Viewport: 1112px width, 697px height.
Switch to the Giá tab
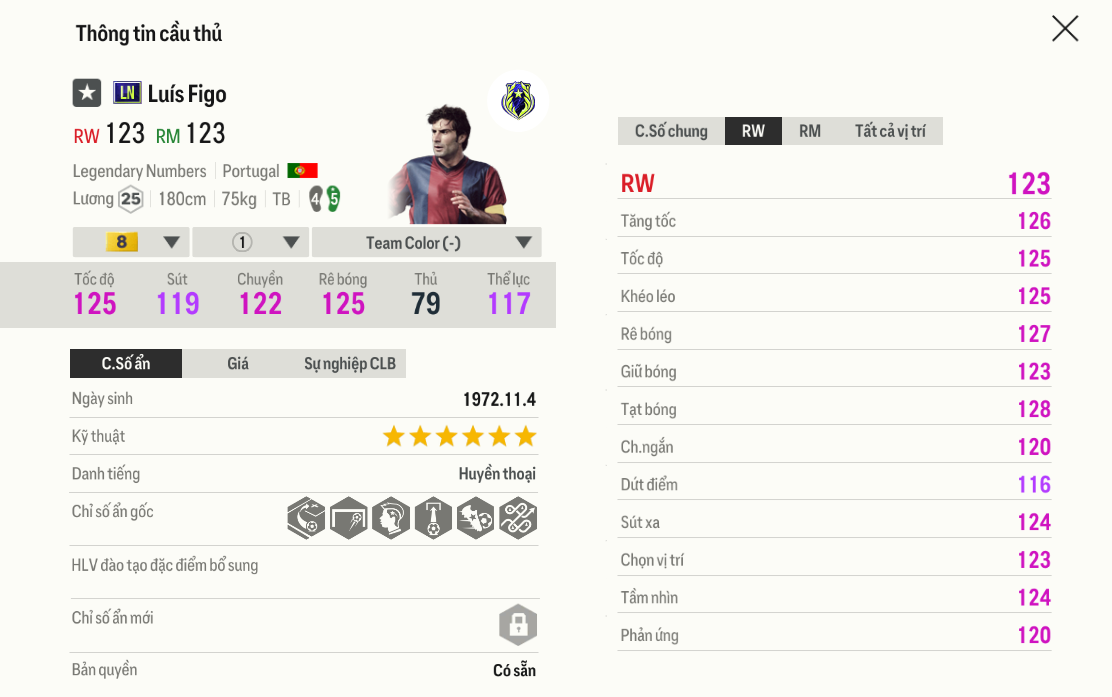pos(238,363)
